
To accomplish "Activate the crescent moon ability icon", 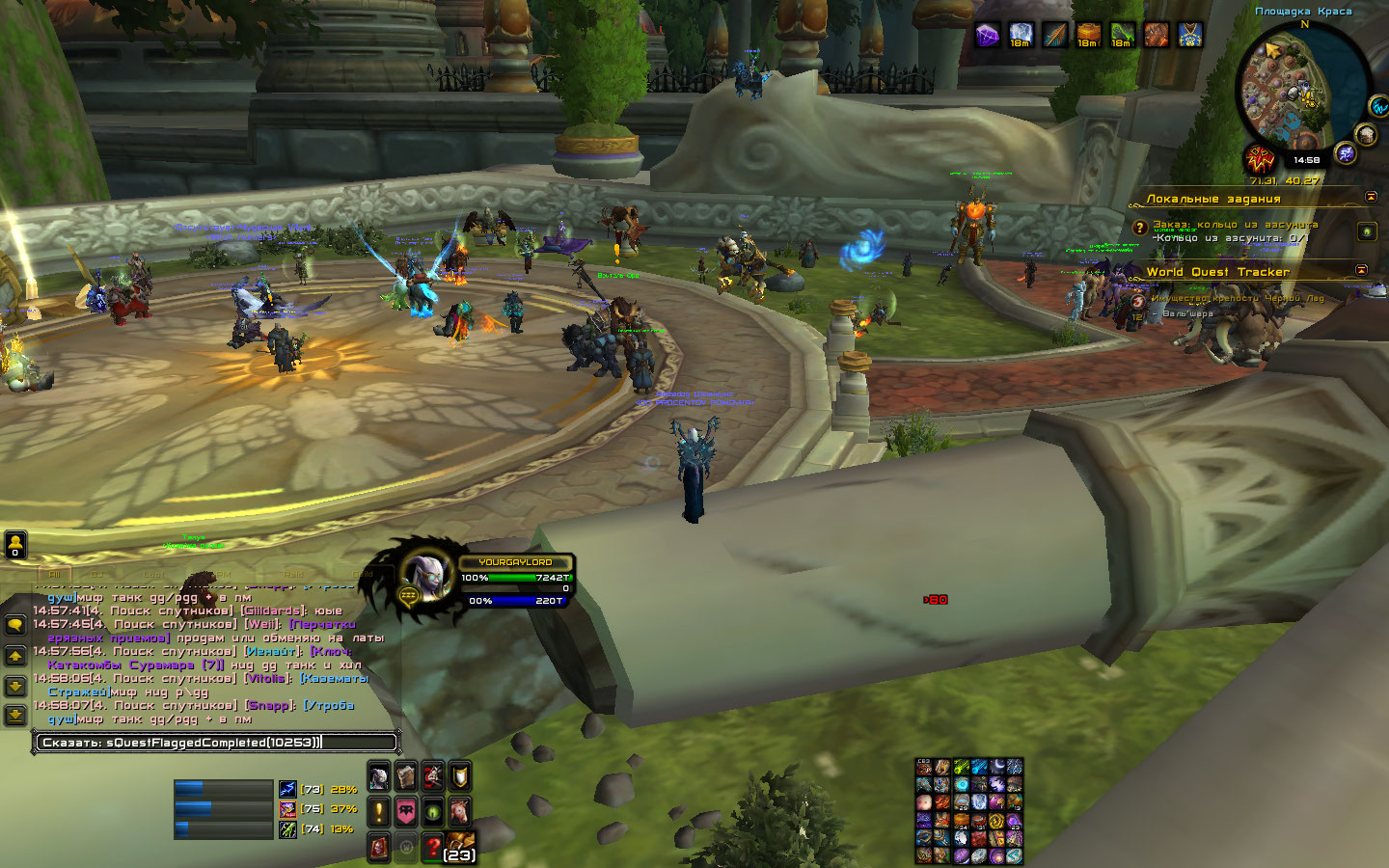I will coord(997,767).
